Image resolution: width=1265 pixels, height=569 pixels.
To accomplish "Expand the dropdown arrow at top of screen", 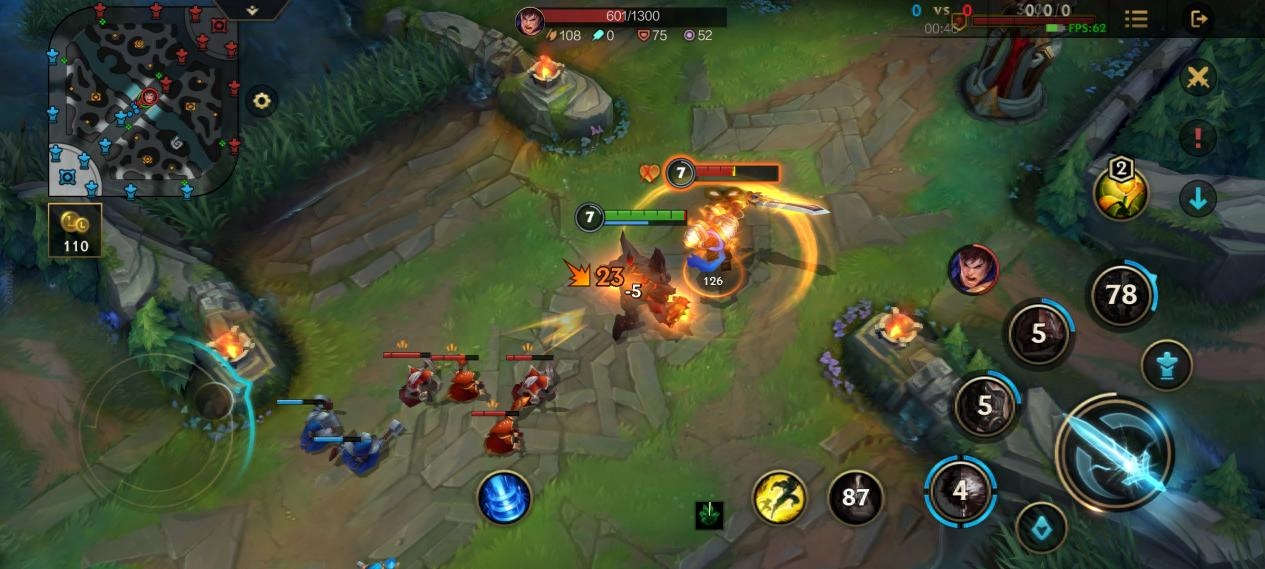I will click(x=252, y=9).
